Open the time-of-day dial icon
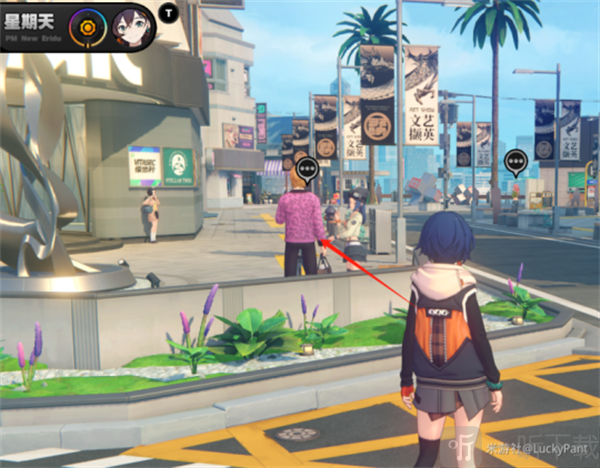Image resolution: width=600 pixels, height=468 pixels. pyautogui.click(x=88, y=22)
